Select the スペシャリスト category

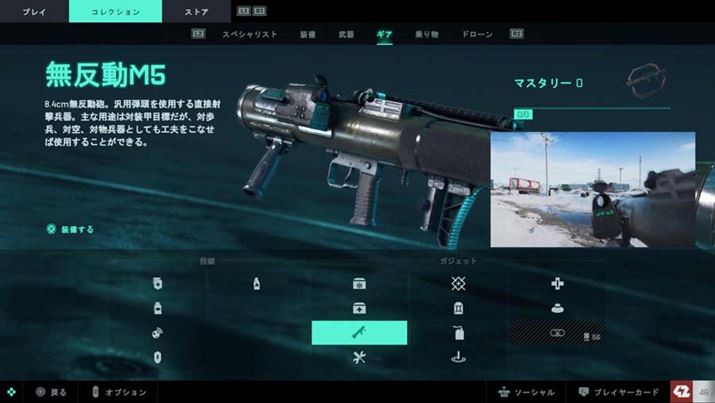click(249, 34)
